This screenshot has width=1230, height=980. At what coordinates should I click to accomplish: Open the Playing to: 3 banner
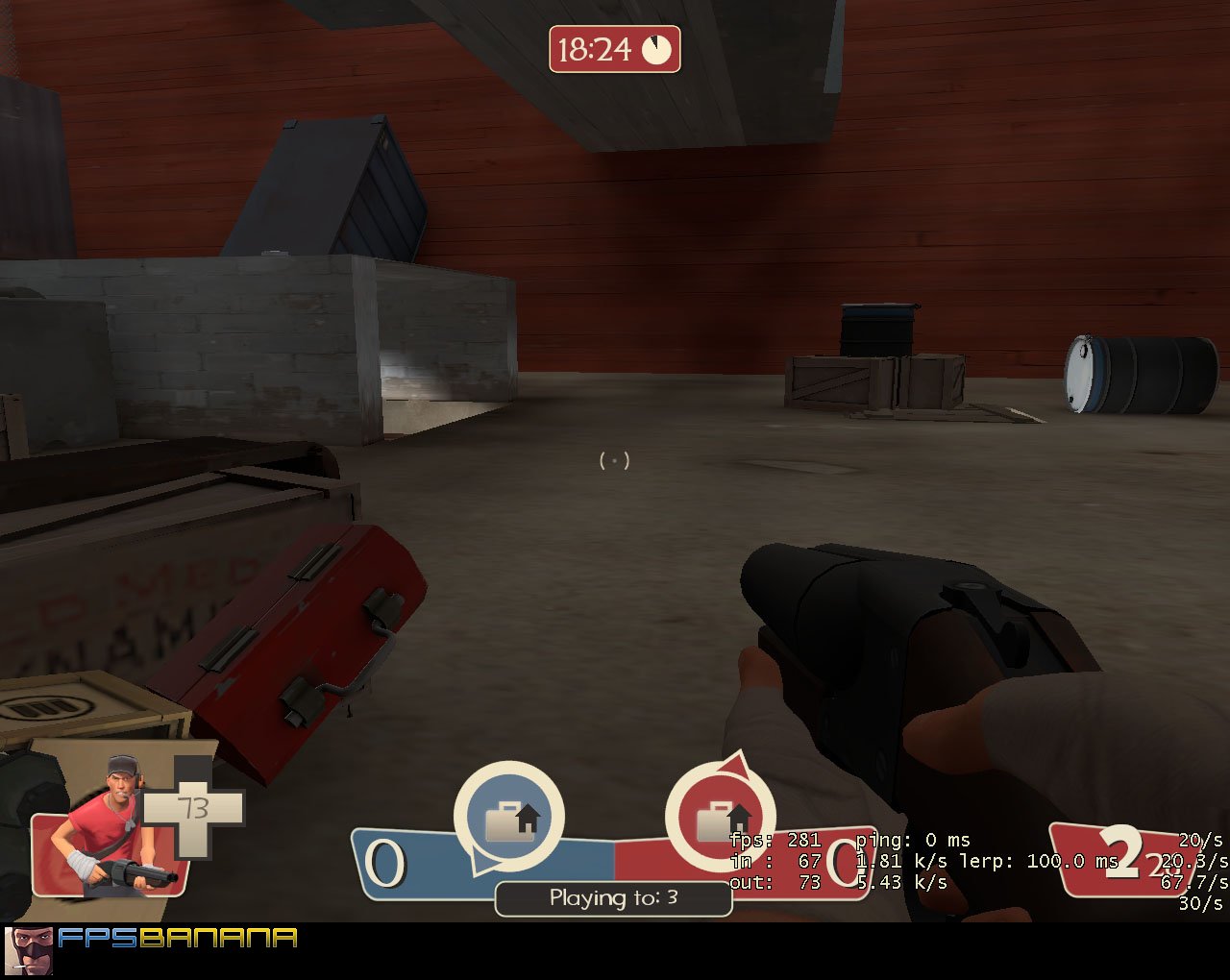click(x=614, y=898)
